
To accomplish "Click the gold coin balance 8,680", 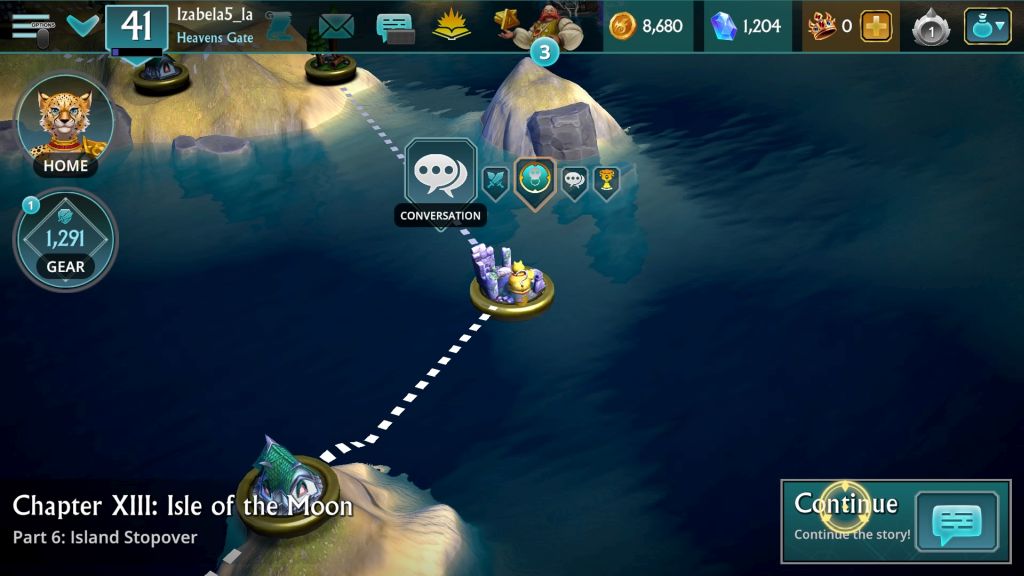I will pos(647,26).
